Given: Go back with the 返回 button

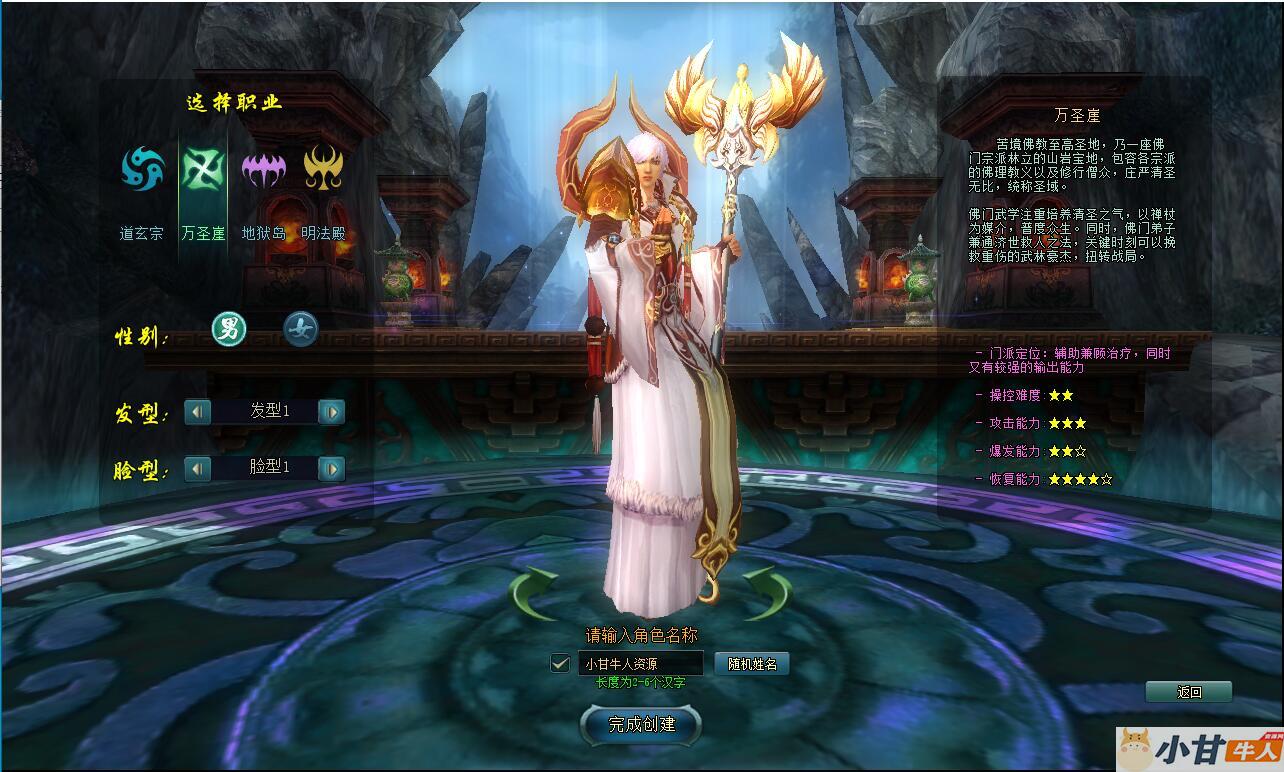Looking at the screenshot, I should point(1188,692).
